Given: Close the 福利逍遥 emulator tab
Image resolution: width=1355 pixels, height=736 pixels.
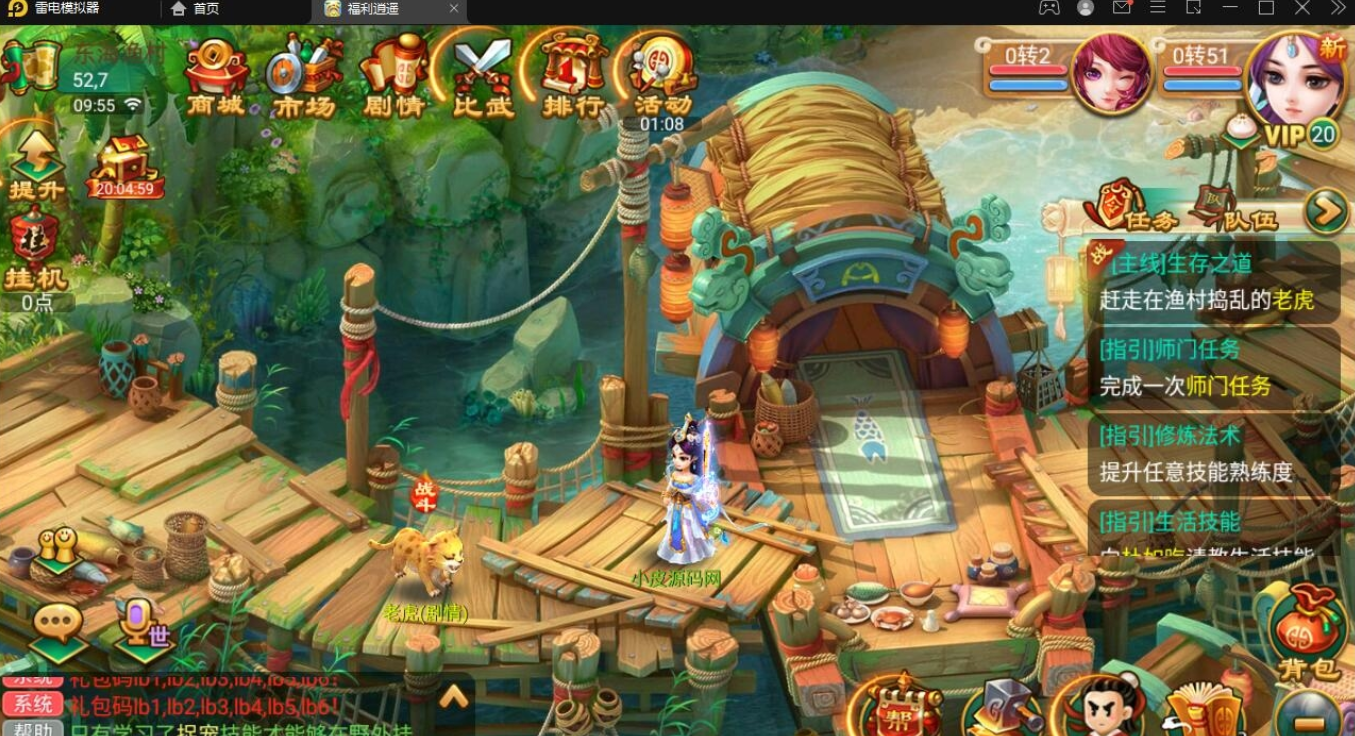Looking at the screenshot, I should (453, 9).
